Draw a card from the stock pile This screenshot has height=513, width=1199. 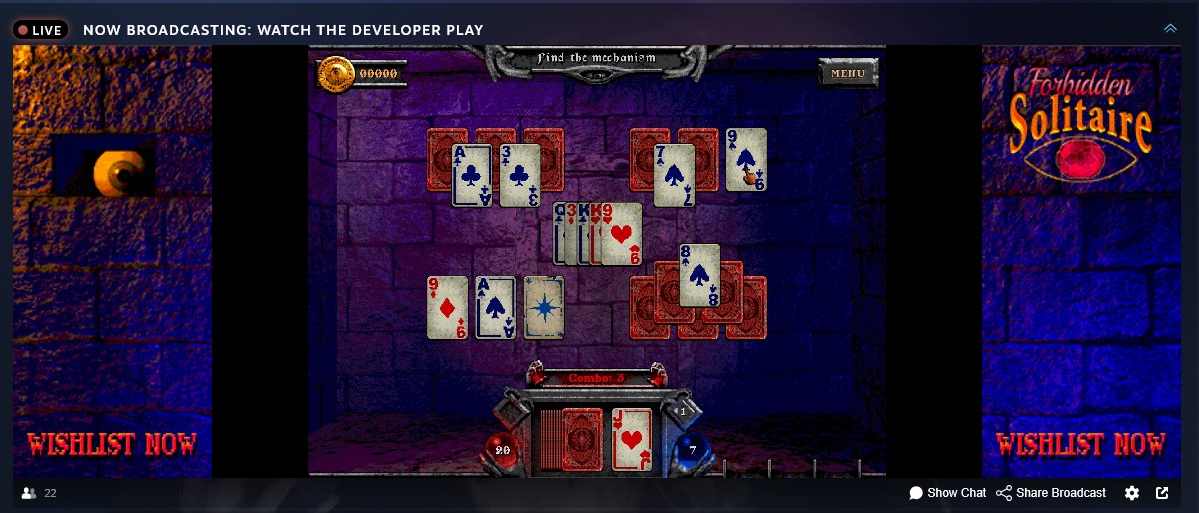(581, 439)
